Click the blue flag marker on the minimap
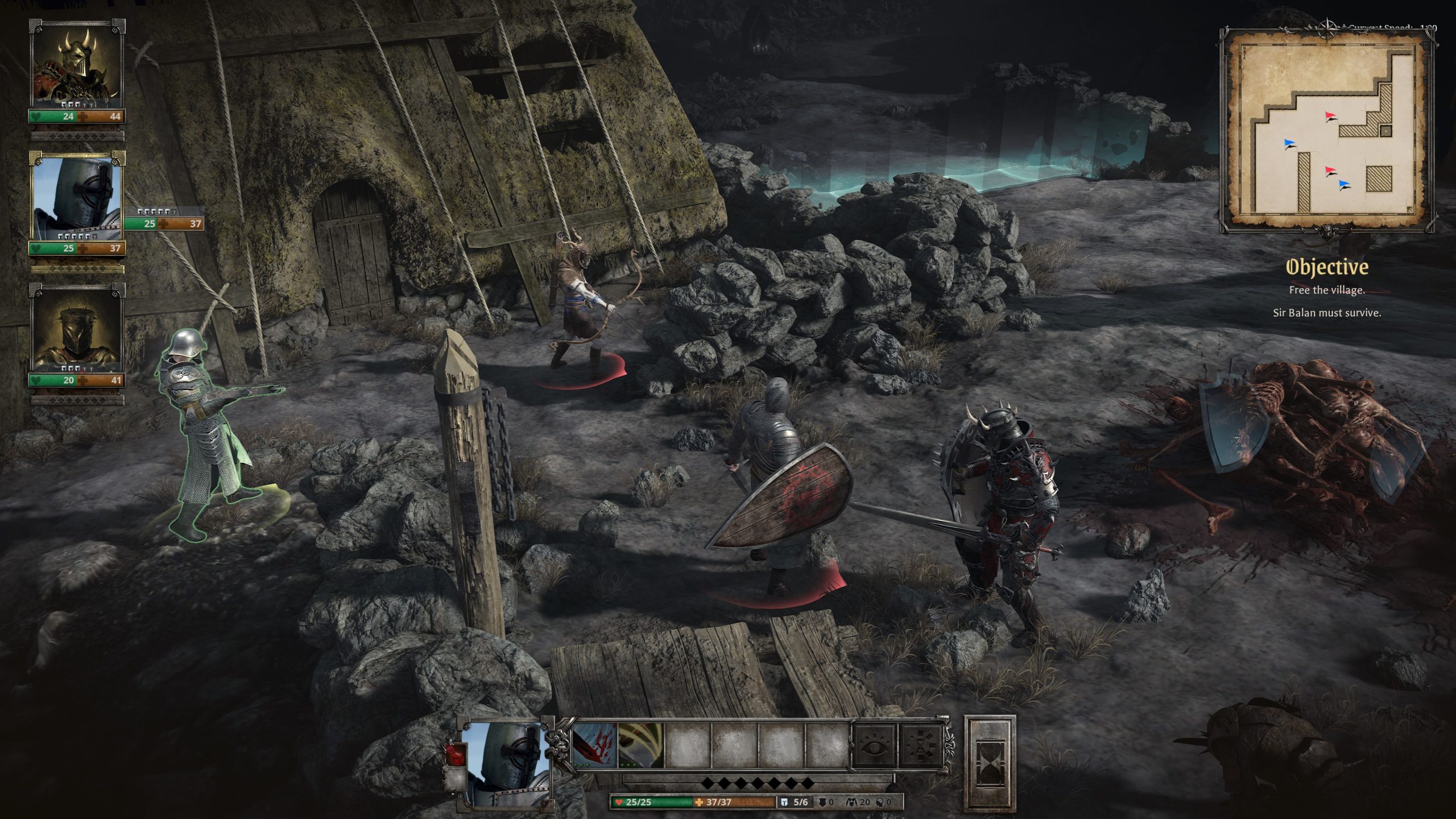The height and width of the screenshot is (819, 1456). coord(1288,143)
